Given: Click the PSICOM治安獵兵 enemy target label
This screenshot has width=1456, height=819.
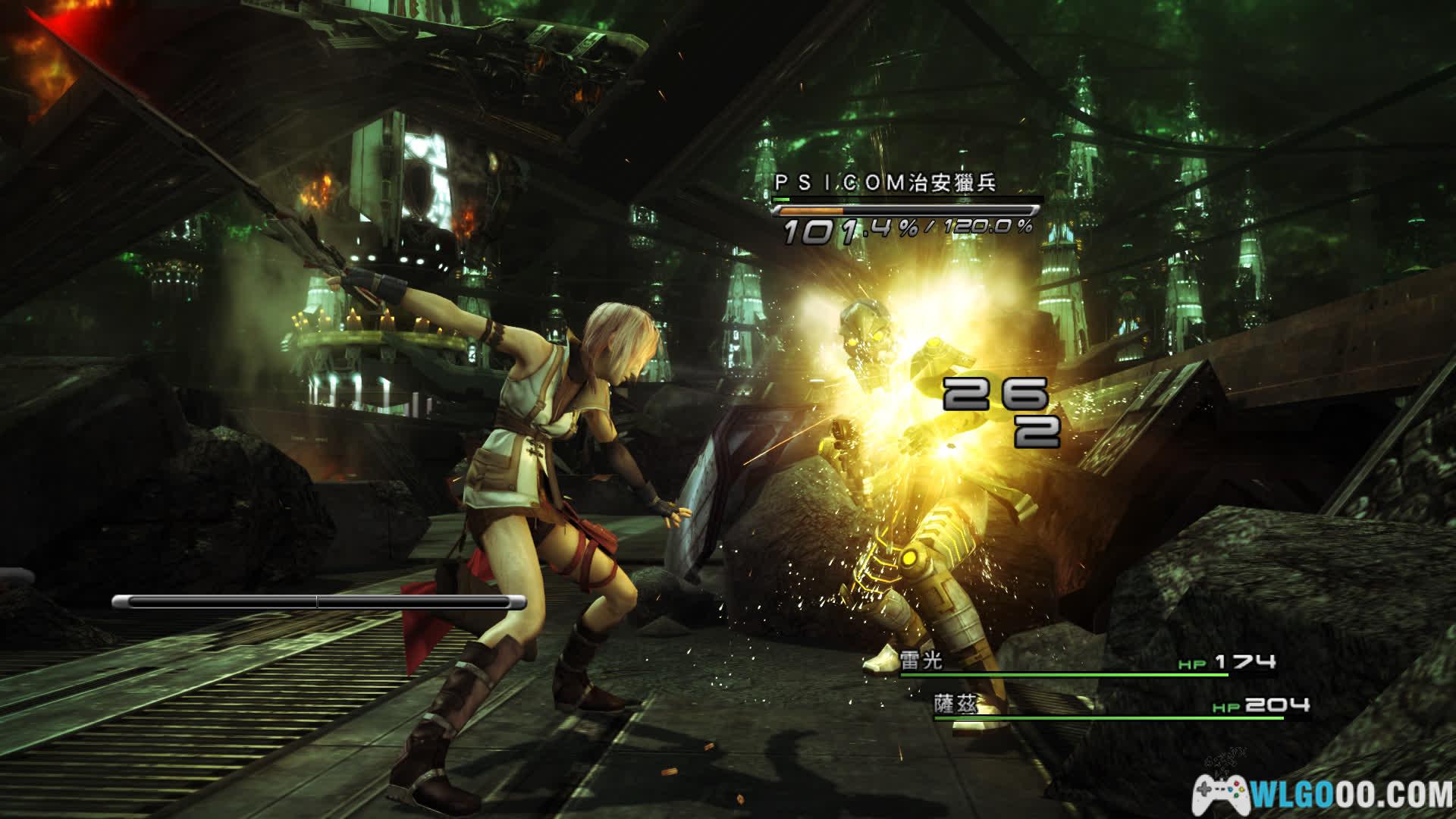Looking at the screenshot, I should tap(885, 184).
